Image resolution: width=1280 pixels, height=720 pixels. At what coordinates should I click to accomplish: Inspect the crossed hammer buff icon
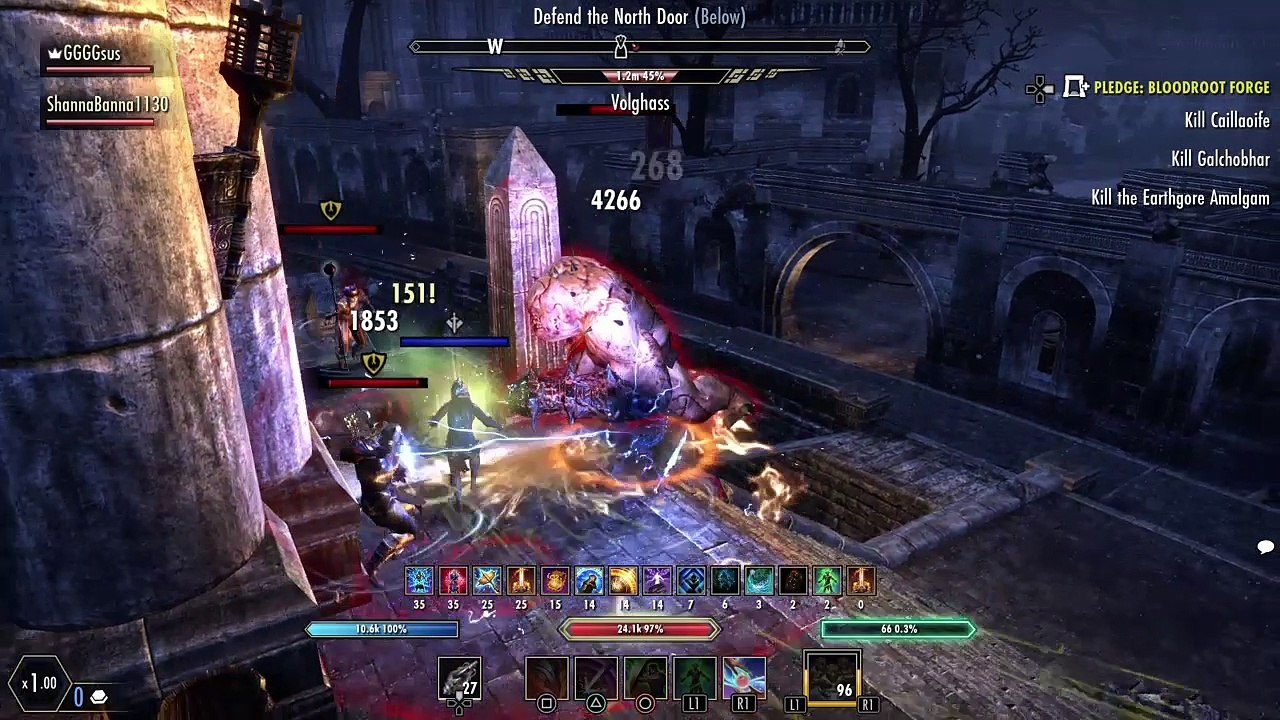(487, 581)
